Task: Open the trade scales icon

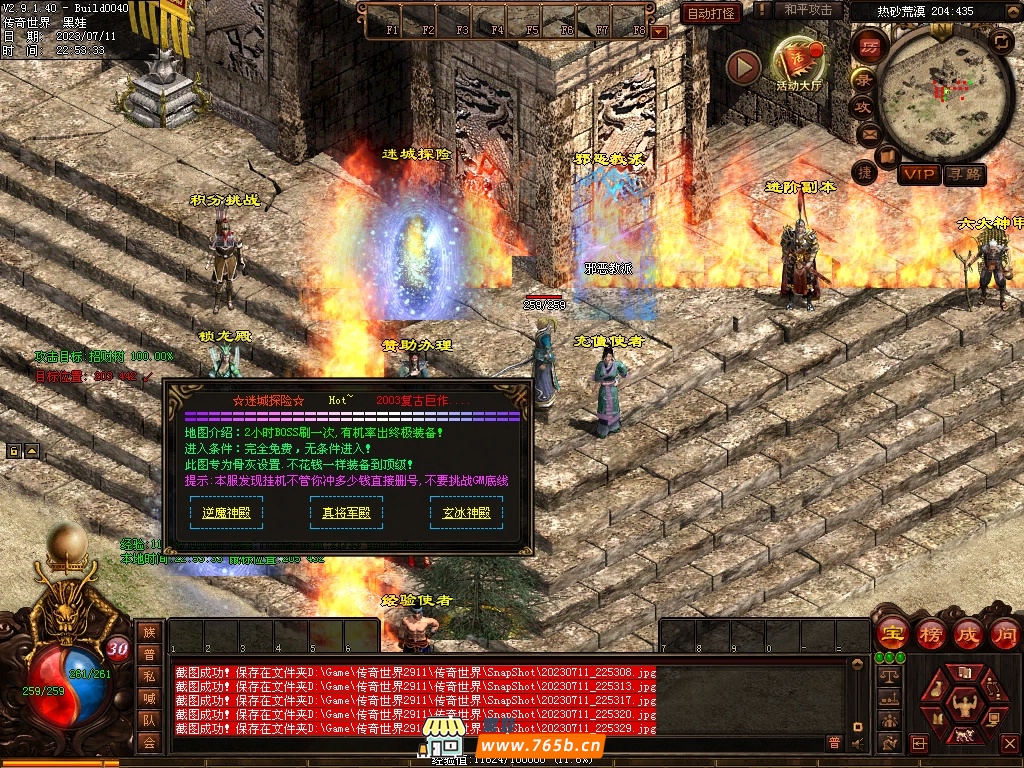Action: pos(887,677)
